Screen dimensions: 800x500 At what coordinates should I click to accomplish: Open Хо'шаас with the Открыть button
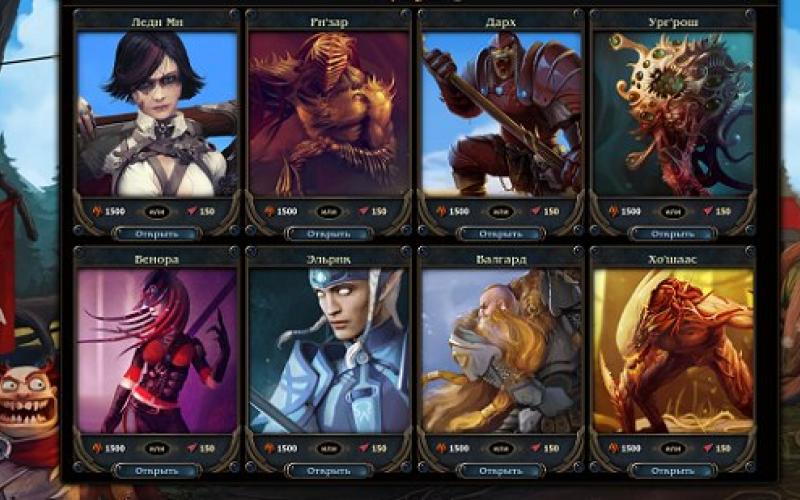coord(673,470)
